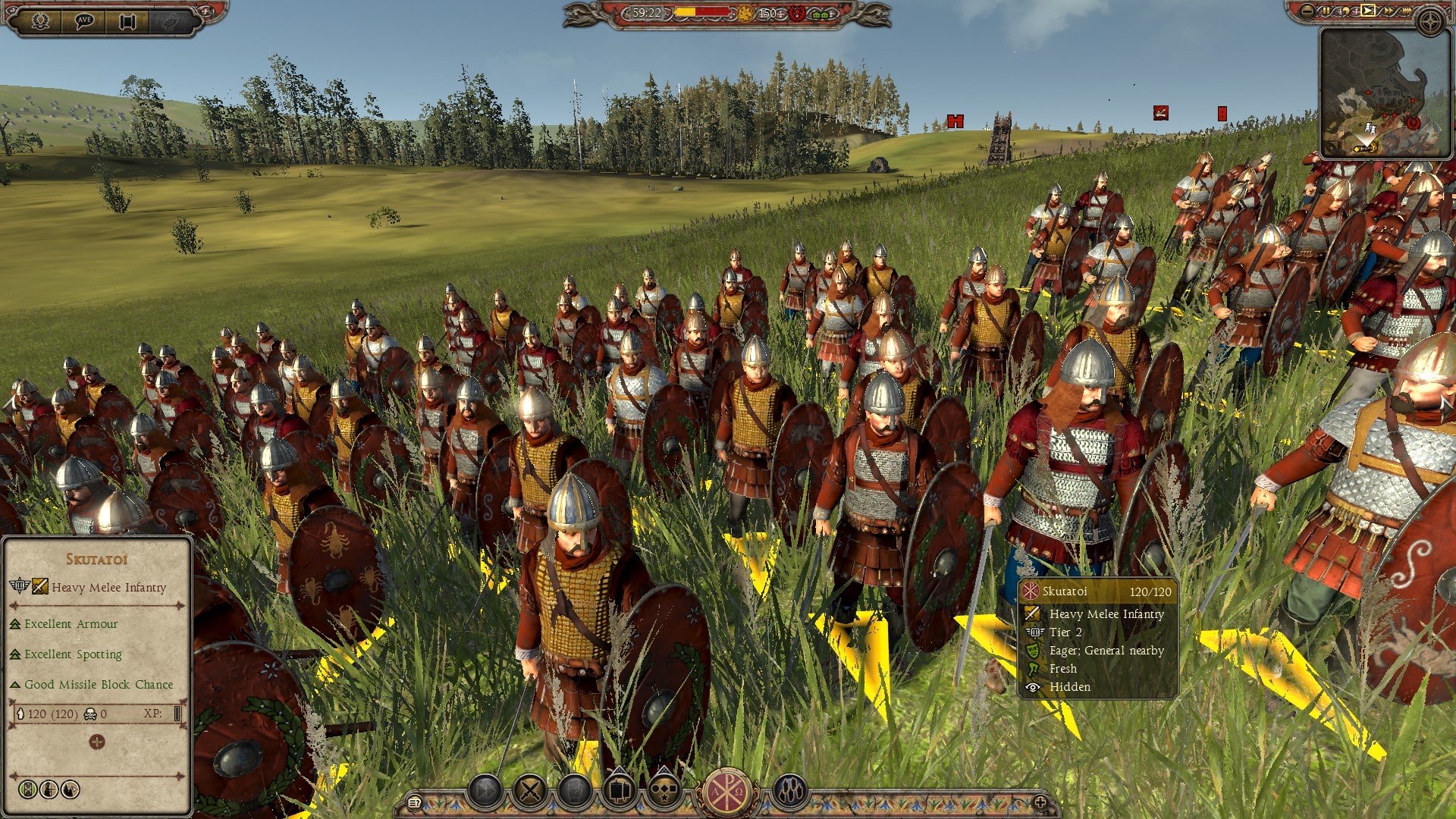The width and height of the screenshot is (1456, 819).
Task: Click the Chi-Rho faction emblem medallion
Action: pyautogui.click(x=727, y=792)
